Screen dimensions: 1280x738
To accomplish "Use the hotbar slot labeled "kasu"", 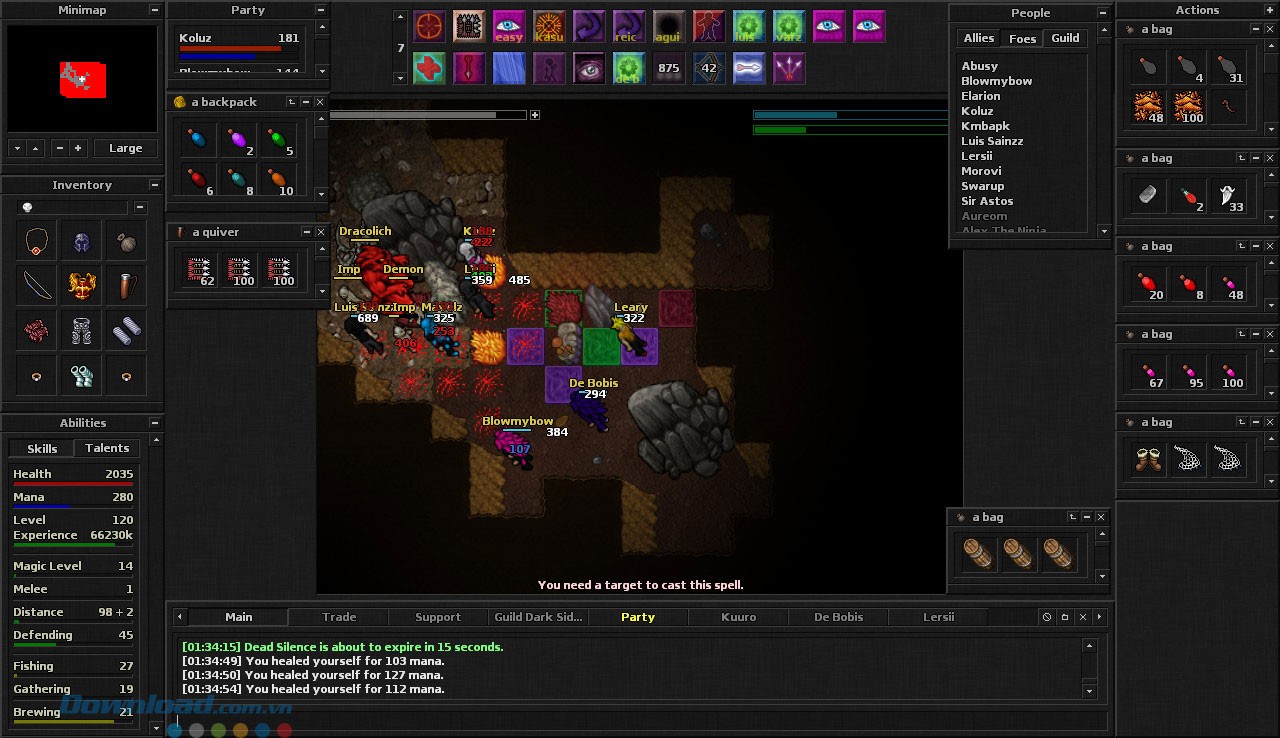I will 549,26.
